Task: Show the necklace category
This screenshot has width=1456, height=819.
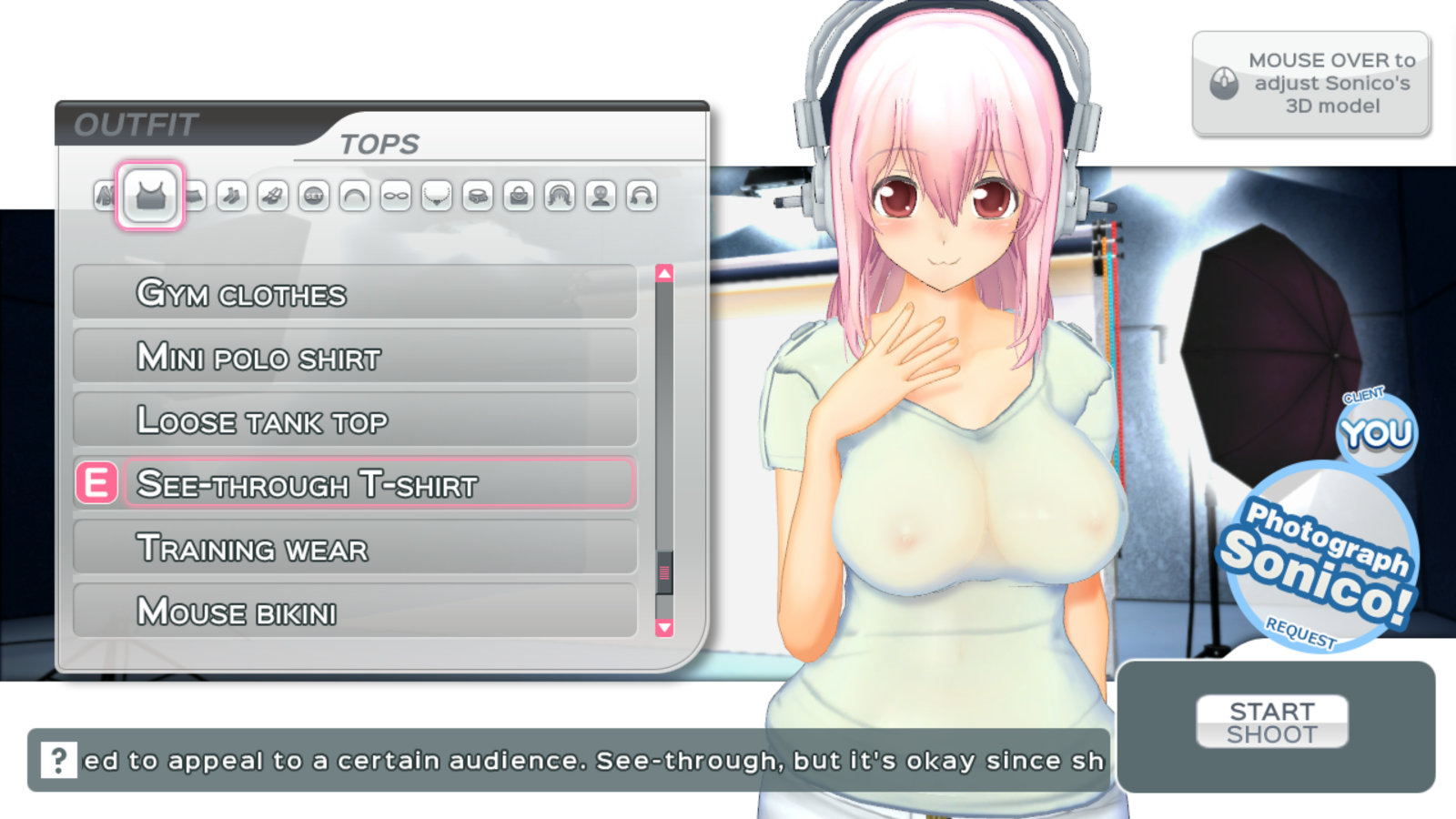Action: [x=437, y=196]
